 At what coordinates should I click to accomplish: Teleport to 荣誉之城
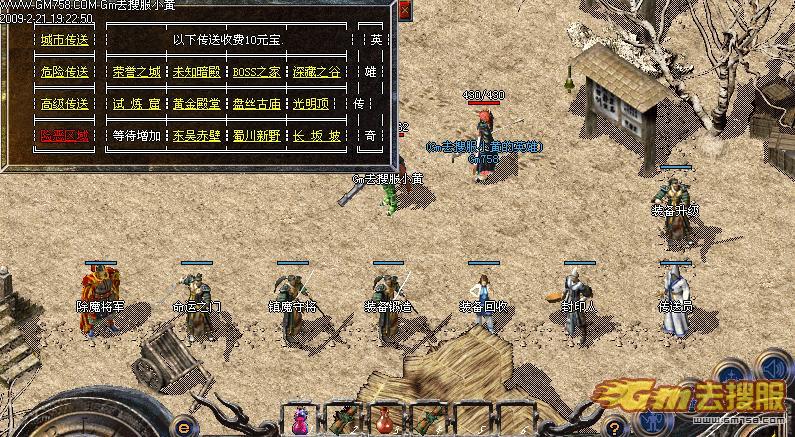[x=136, y=72]
